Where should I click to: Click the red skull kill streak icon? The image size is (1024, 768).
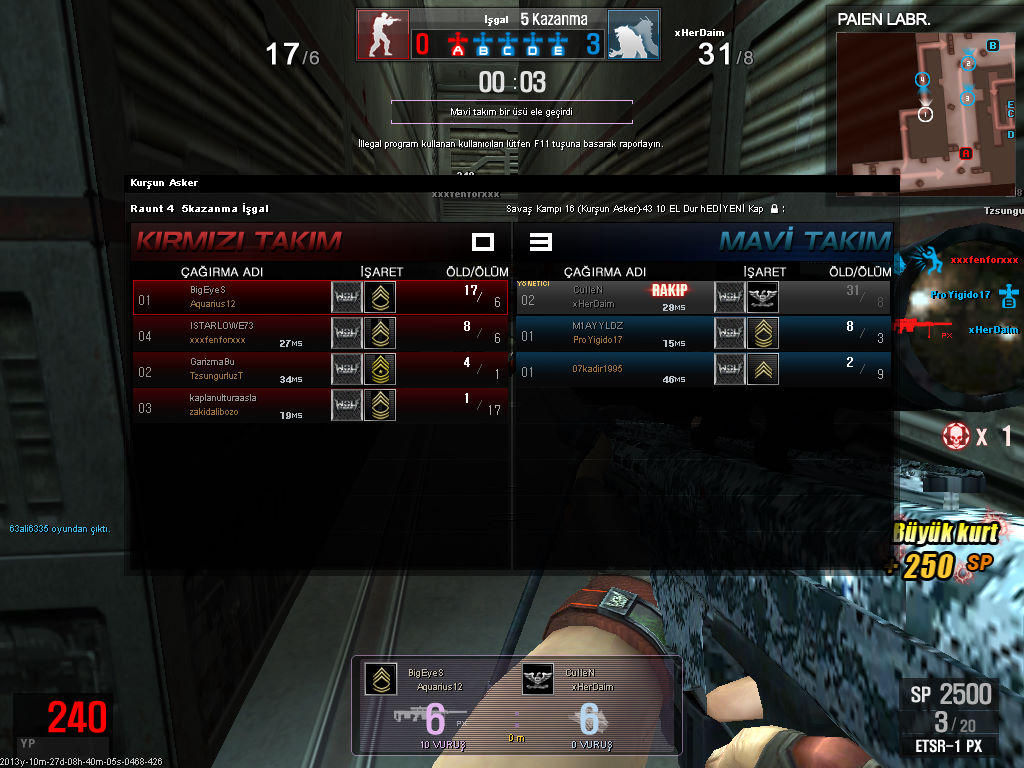[956, 435]
